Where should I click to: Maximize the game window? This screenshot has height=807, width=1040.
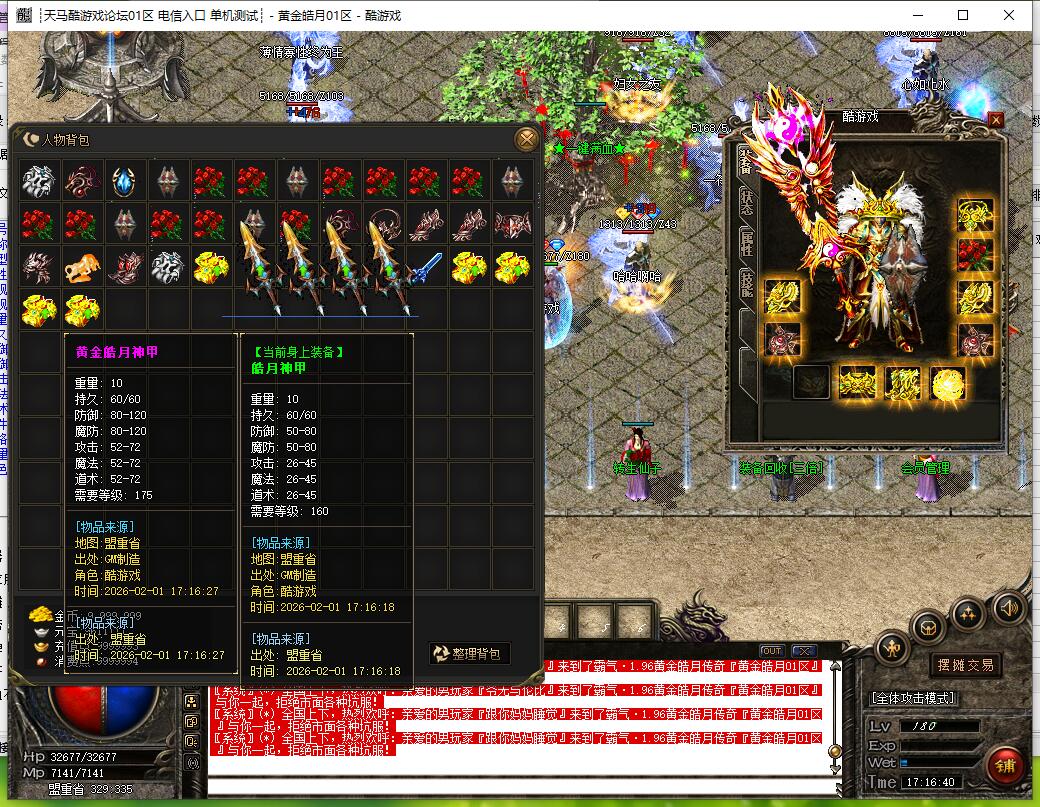click(x=963, y=15)
